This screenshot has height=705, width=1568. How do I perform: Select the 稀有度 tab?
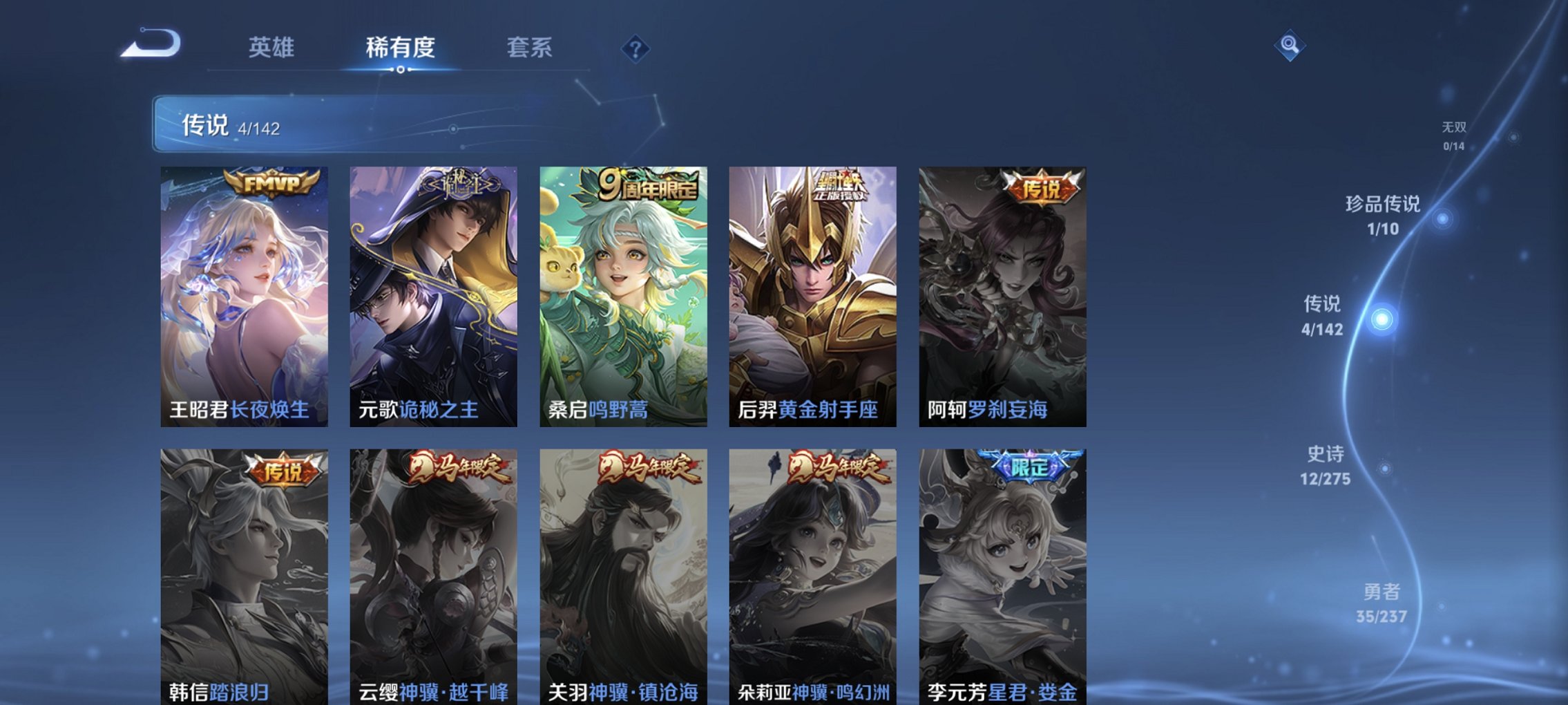pyautogui.click(x=399, y=47)
